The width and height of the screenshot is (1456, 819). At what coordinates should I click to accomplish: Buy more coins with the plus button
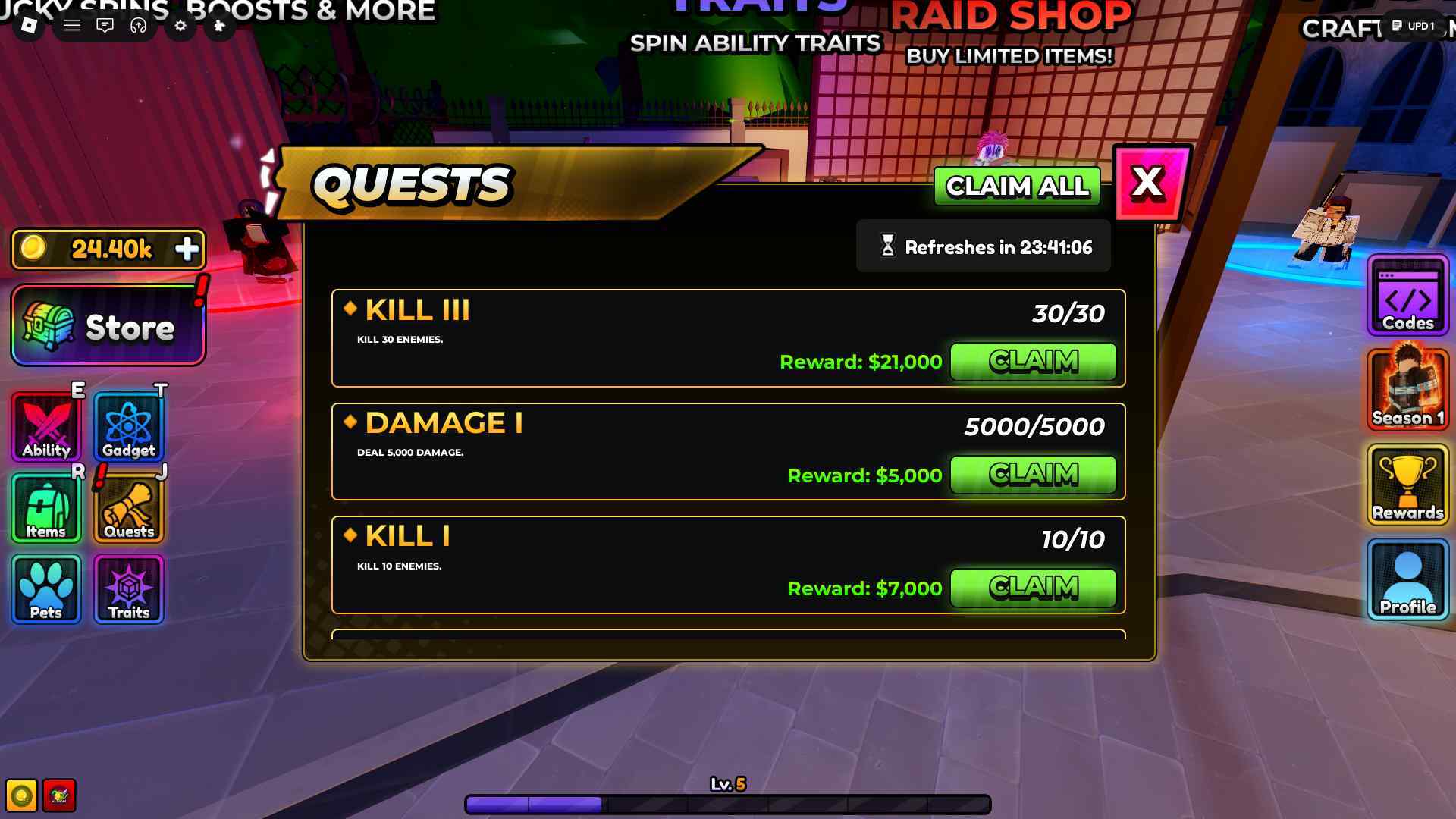(x=188, y=249)
